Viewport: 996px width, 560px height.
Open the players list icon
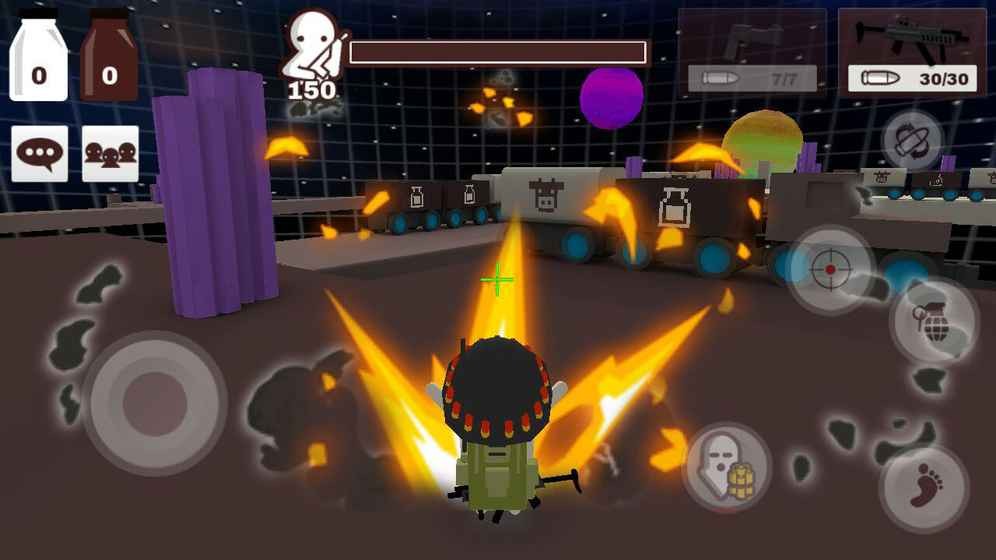(x=110, y=154)
